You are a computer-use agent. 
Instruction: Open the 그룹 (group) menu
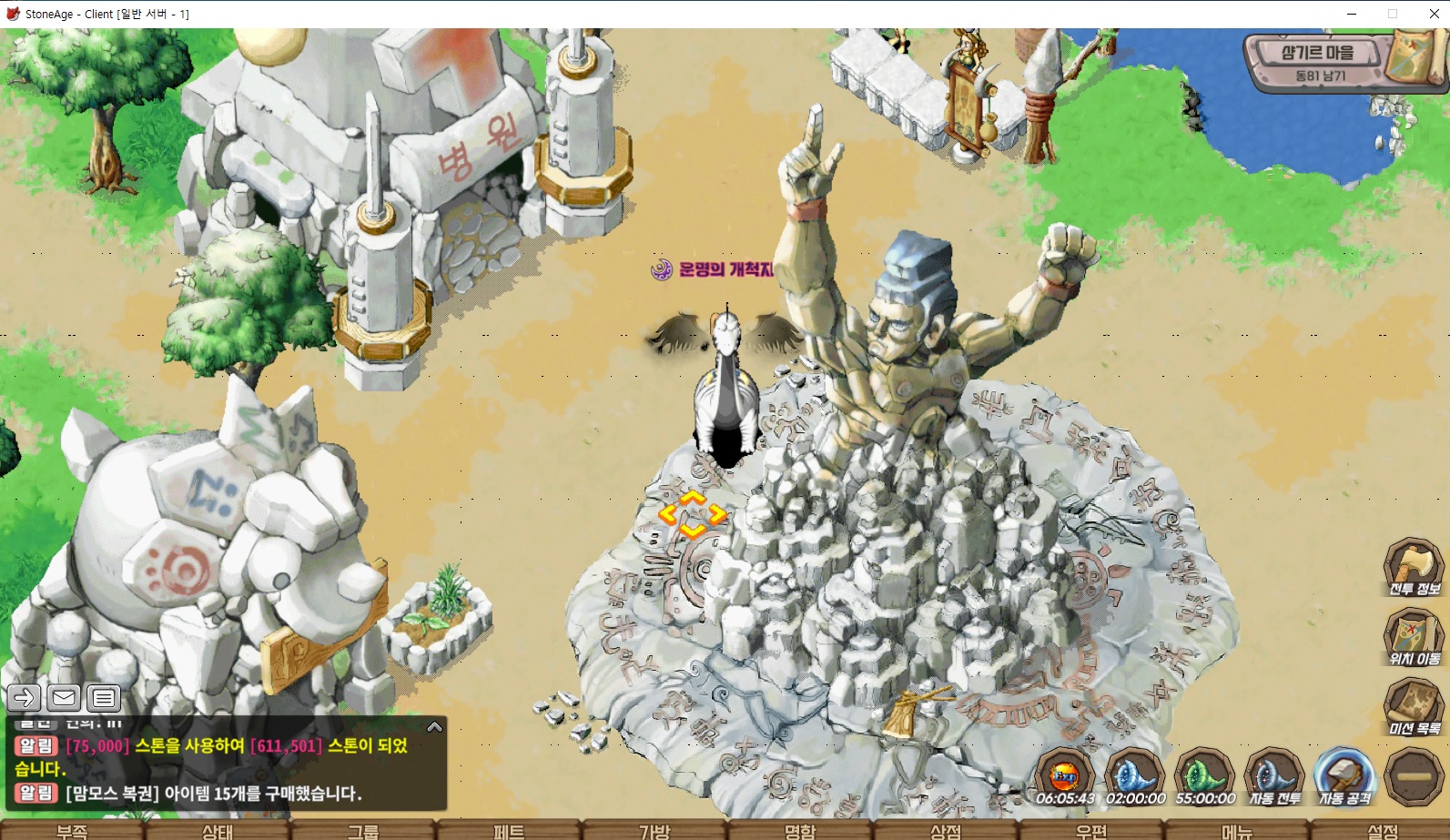click(363, 830)
